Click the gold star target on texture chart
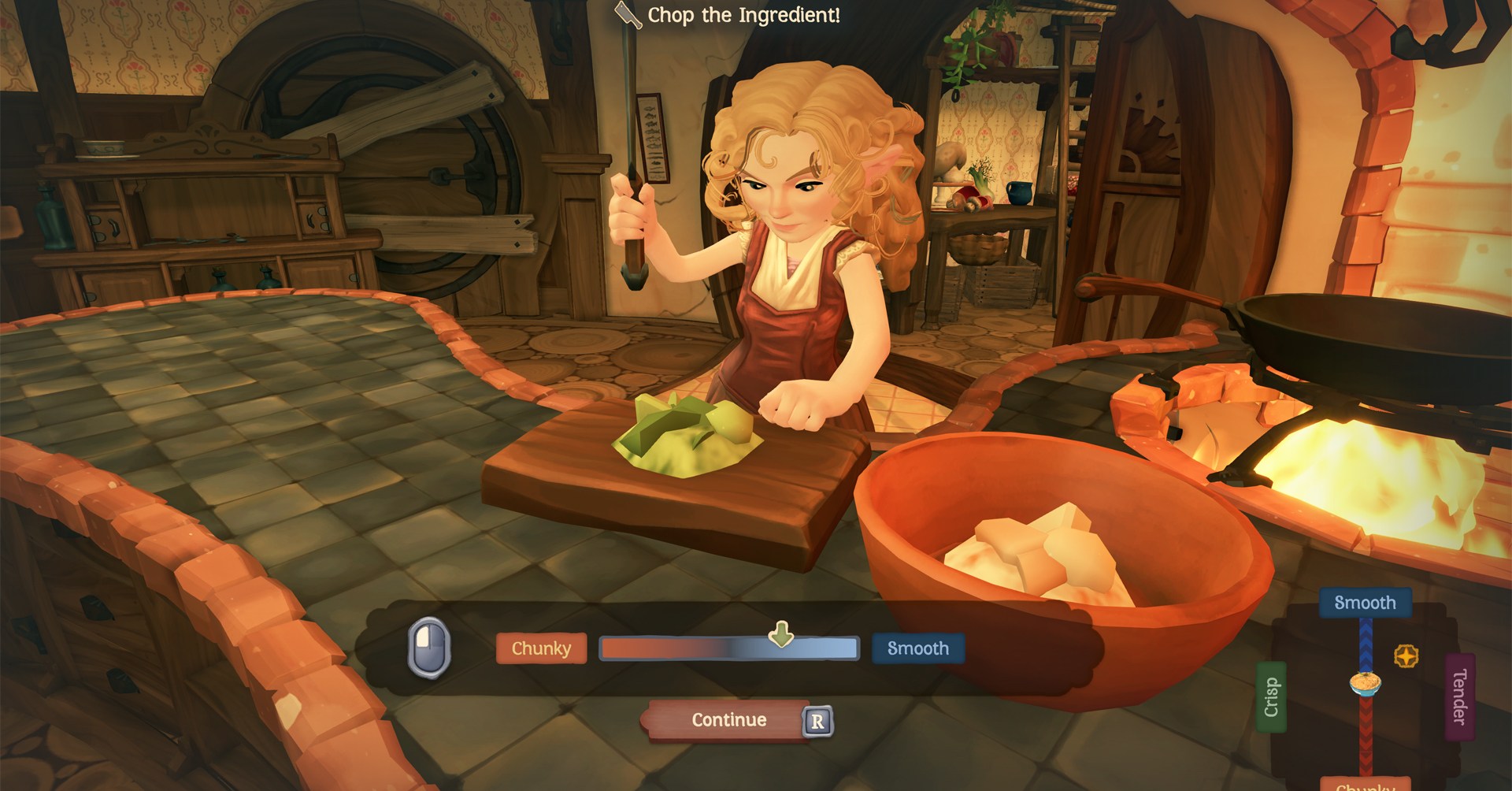 point(1406,655)
